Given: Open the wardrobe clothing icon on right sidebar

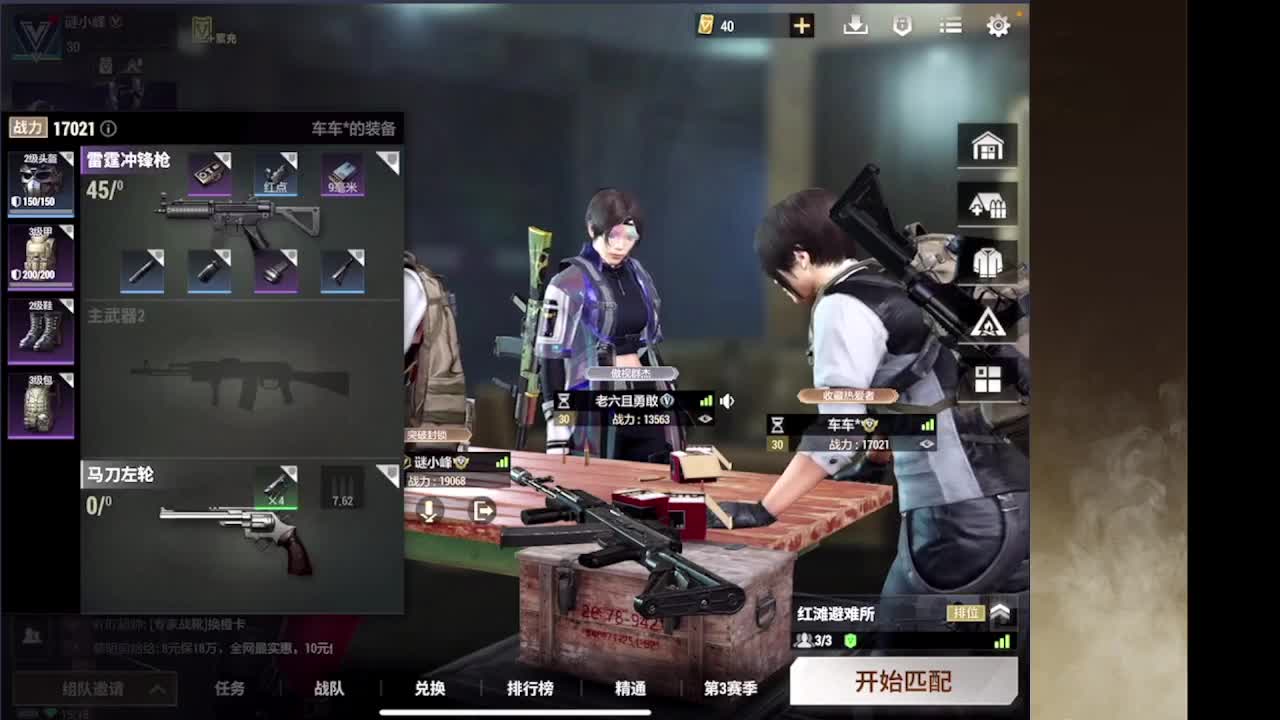Looking at the screenshot, I should click(986, 263).
